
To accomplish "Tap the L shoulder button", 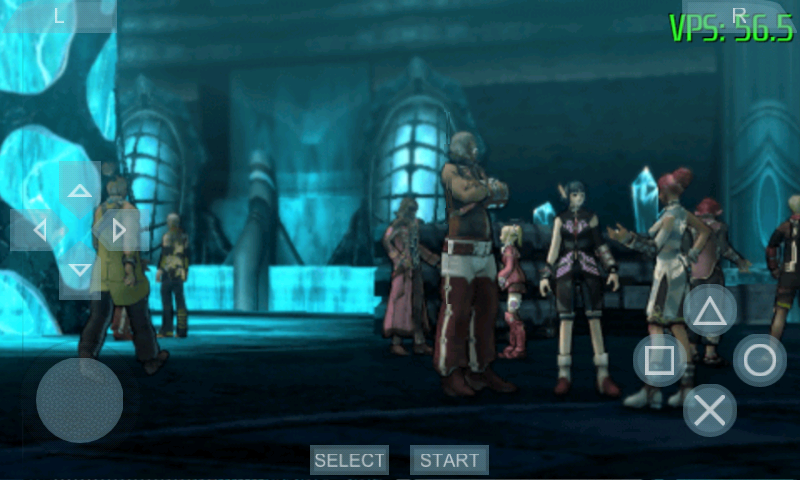I will tap(59, 16).
